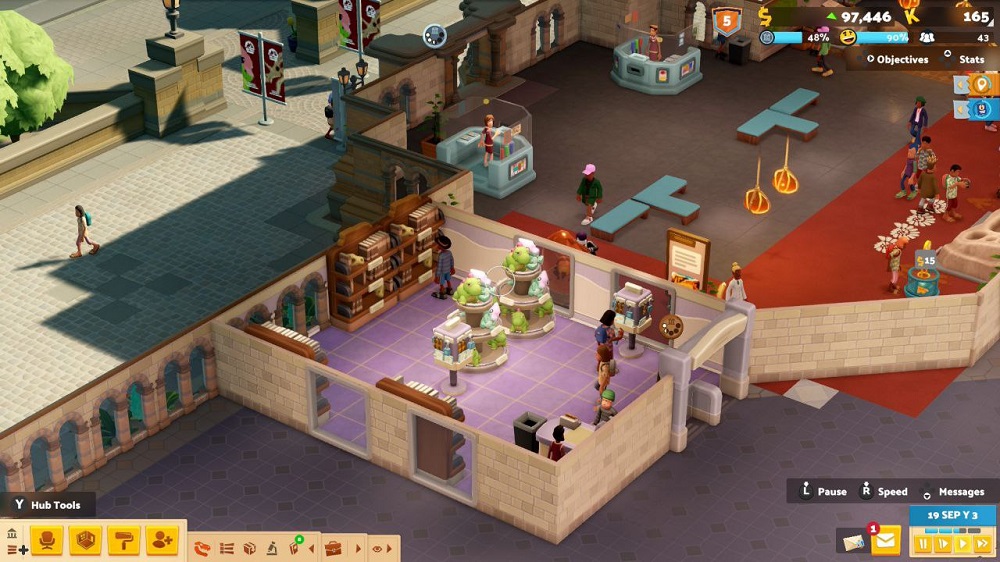Screen dimensions: 1000x562
Task: Click the postcard mail icon
Action: pos(853,541)
